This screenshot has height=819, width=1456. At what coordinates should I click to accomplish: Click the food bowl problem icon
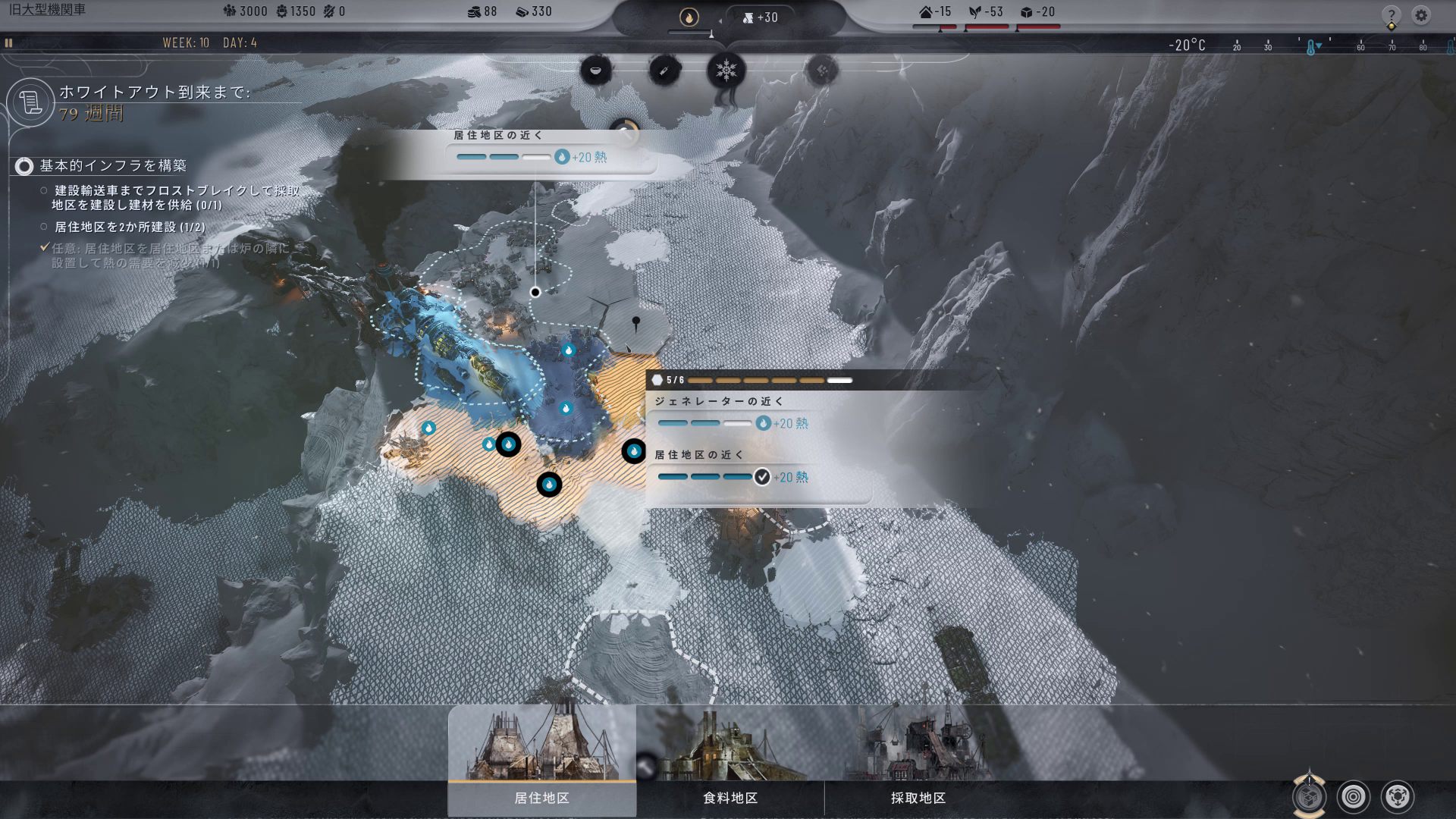pos(595,71)
